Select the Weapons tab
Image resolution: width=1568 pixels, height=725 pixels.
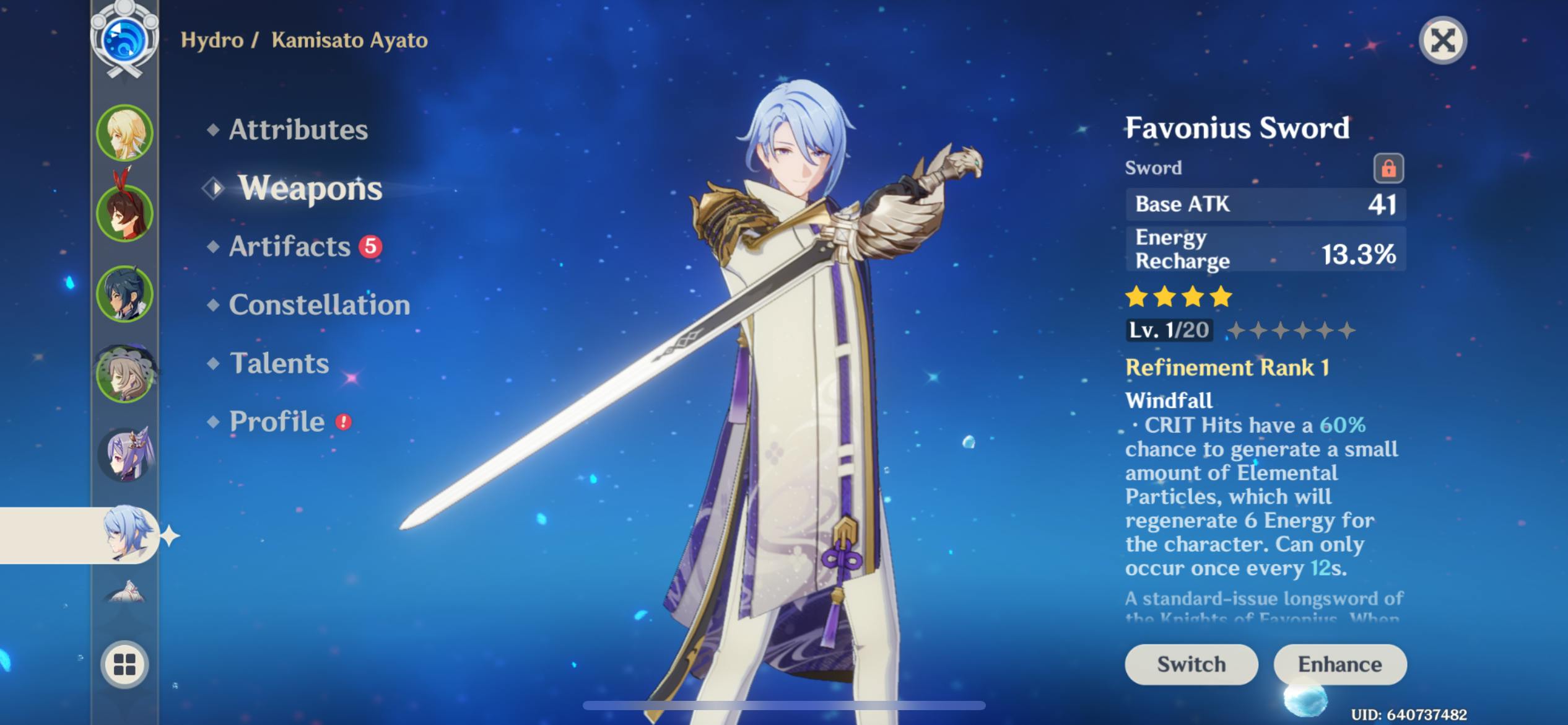(310, 188)
